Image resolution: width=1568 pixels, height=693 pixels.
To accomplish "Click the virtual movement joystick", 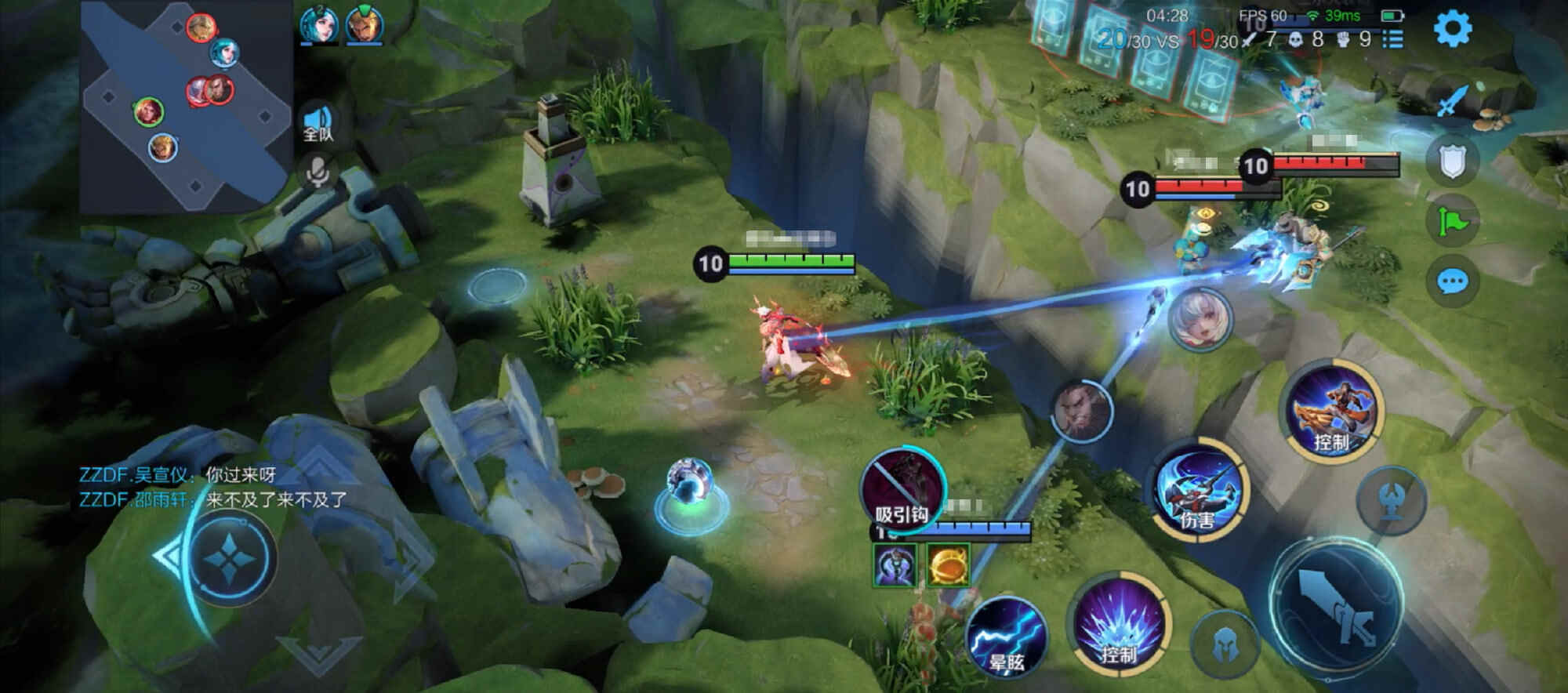I will click(232, 557).
